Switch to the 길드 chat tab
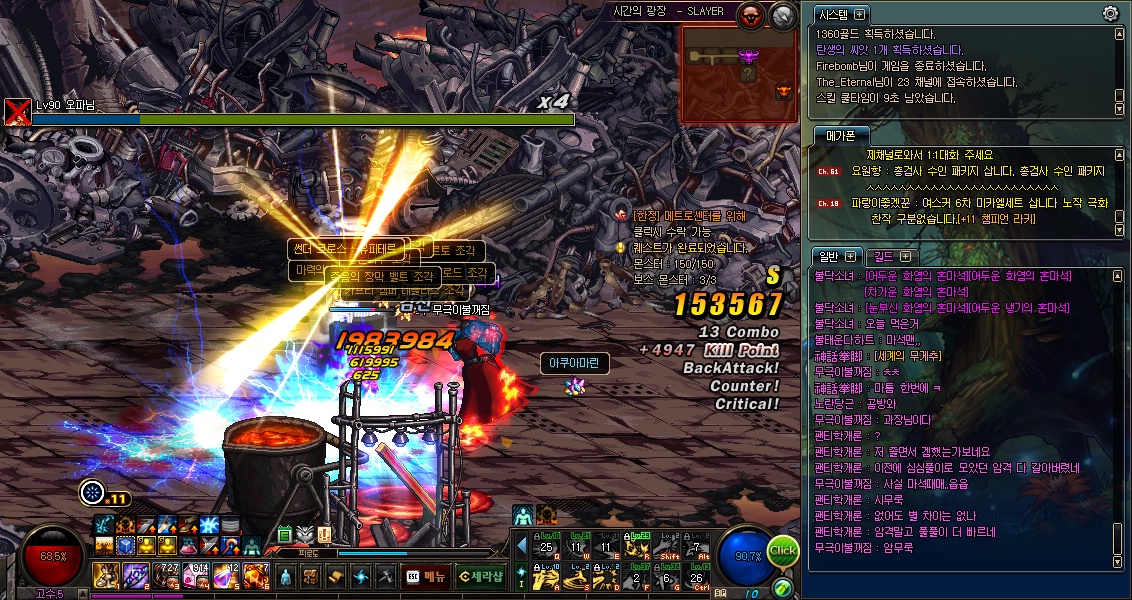This screenshot has width=1132, height=600. click(887, 256)
